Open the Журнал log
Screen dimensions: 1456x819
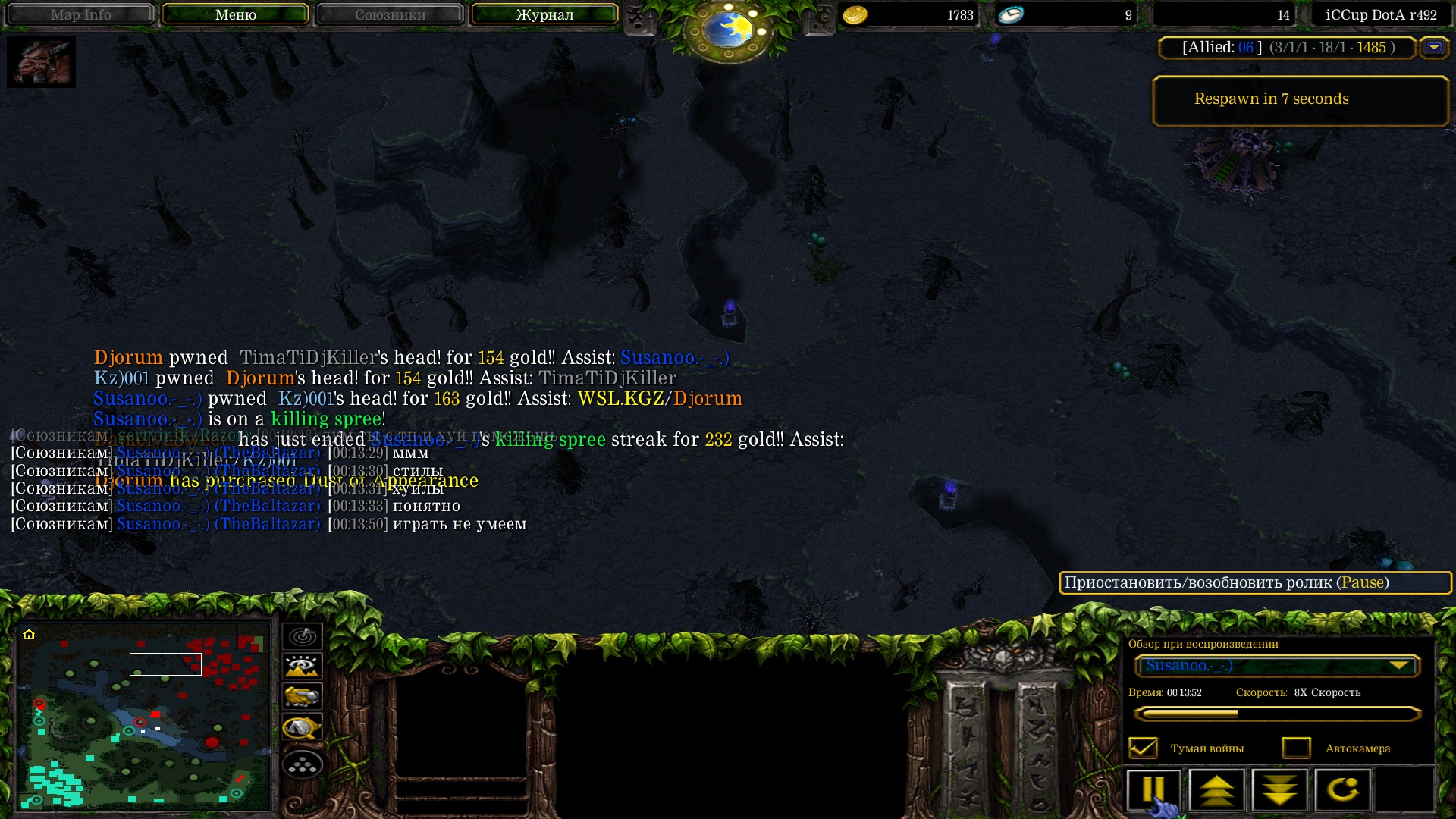click(x=544, y=14)
